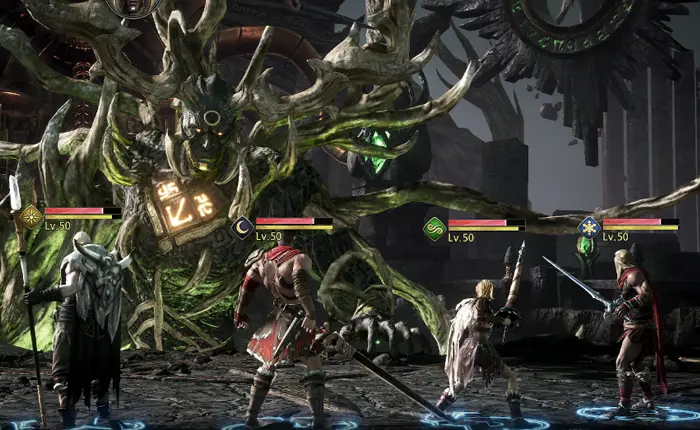Image resolution: width=700 pixels, height=430 pixels.
Task: Select the gold star element icon
Action: pos(31,215)
